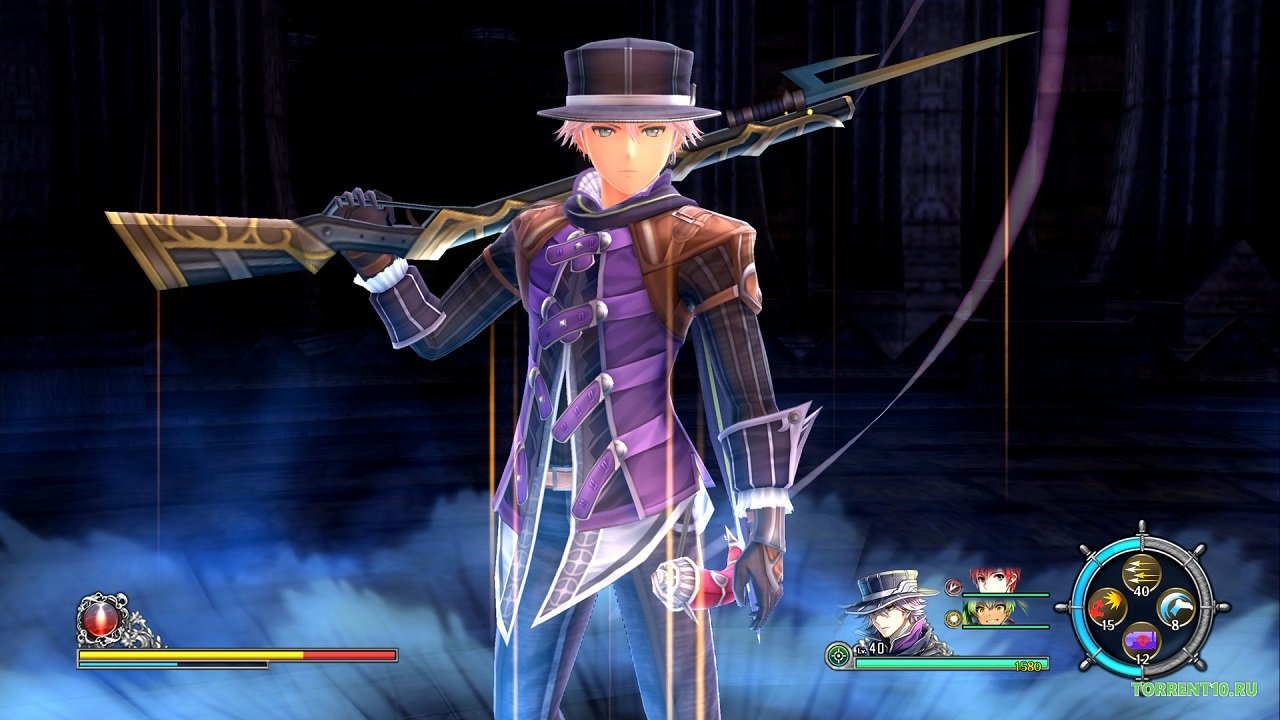This screenshot has height=720, width=1280.
Task: Click the compass icon beside the red-haired ally
Action: pos(953,587)
